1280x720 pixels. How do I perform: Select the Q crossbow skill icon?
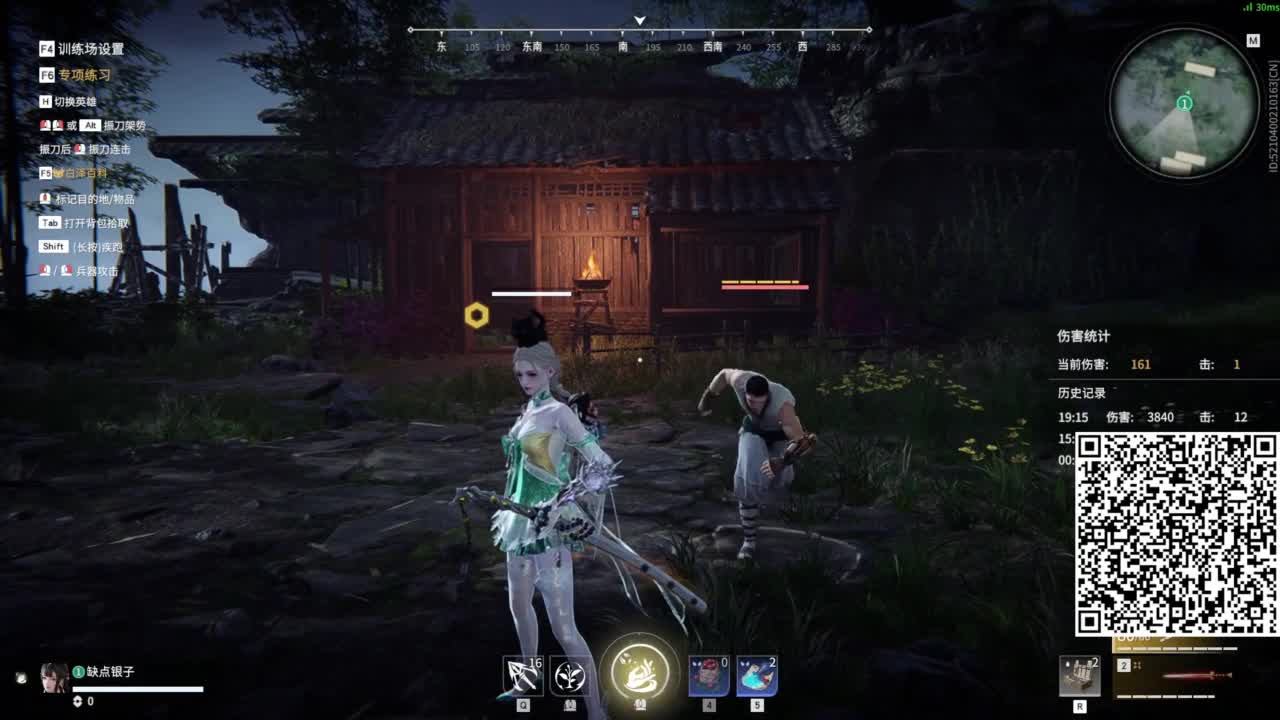point(521,677)
